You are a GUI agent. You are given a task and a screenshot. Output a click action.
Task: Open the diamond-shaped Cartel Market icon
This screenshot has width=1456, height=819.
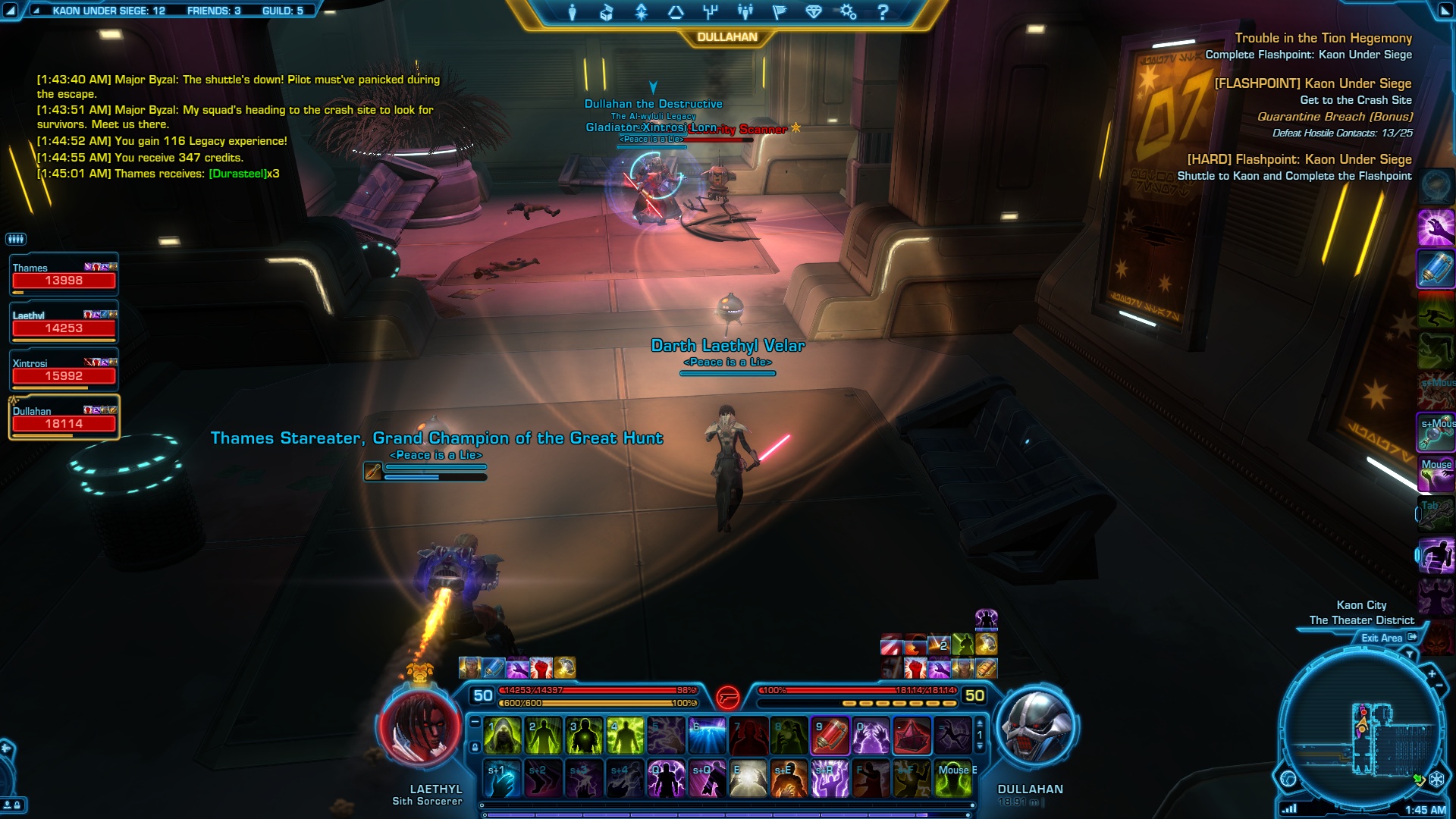point(814,12)
